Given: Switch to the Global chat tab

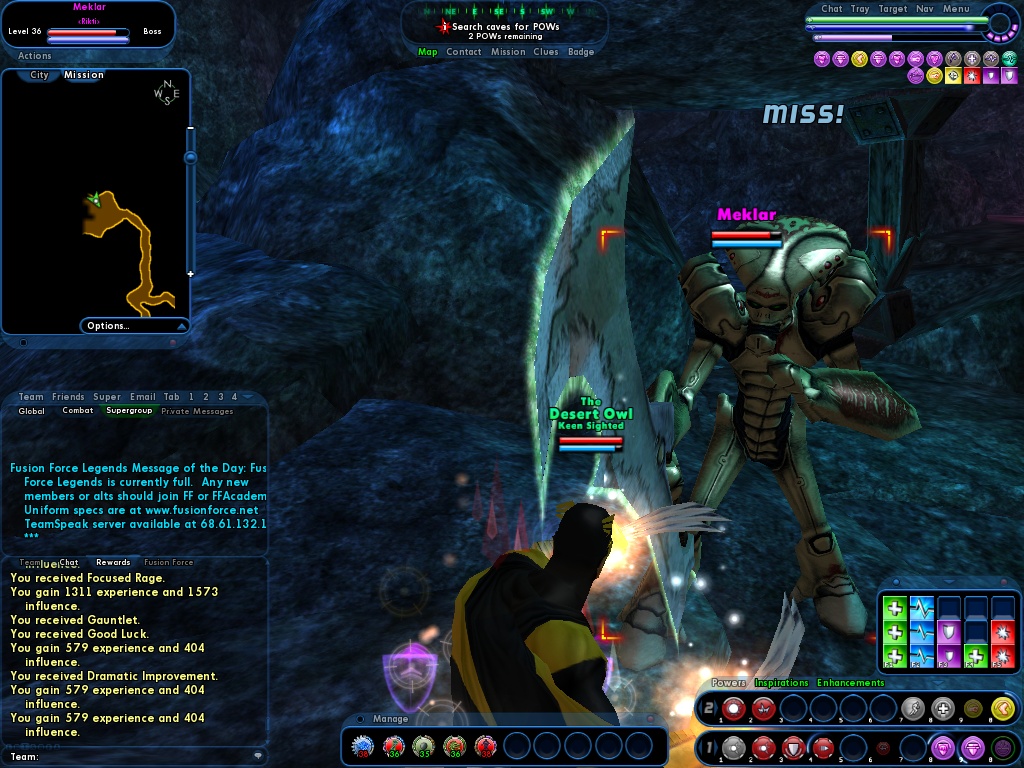Looking at the screenshot, I should (32, 411).
